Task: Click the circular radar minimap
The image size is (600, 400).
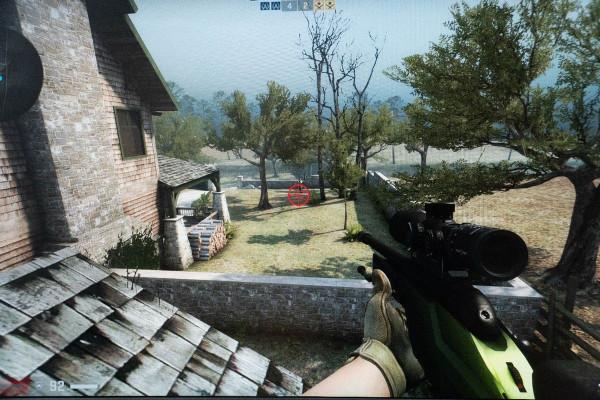Action: coord(17,75)
